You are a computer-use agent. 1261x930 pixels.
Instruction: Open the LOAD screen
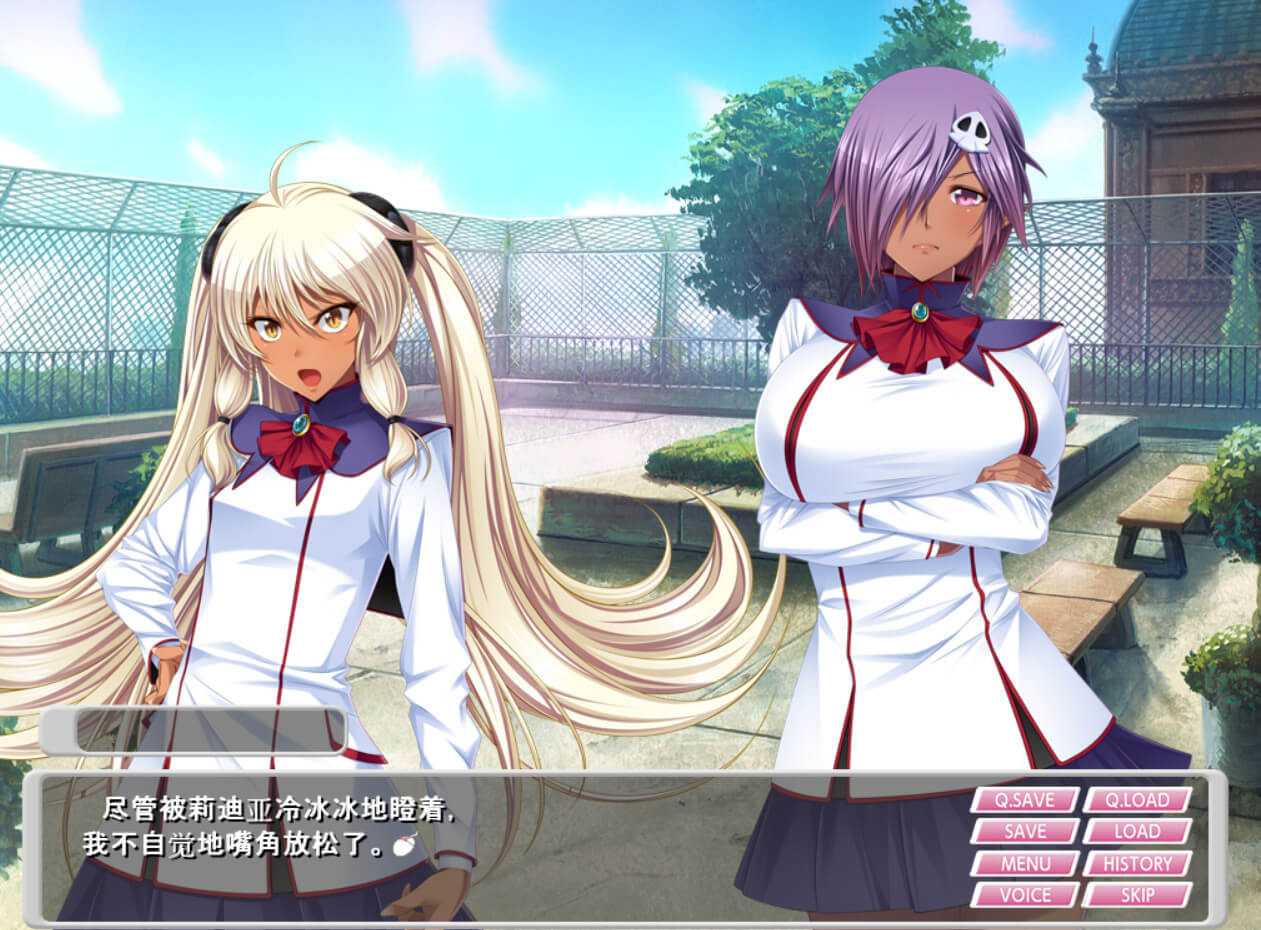pyautogui.click(x=1137, y=832)
